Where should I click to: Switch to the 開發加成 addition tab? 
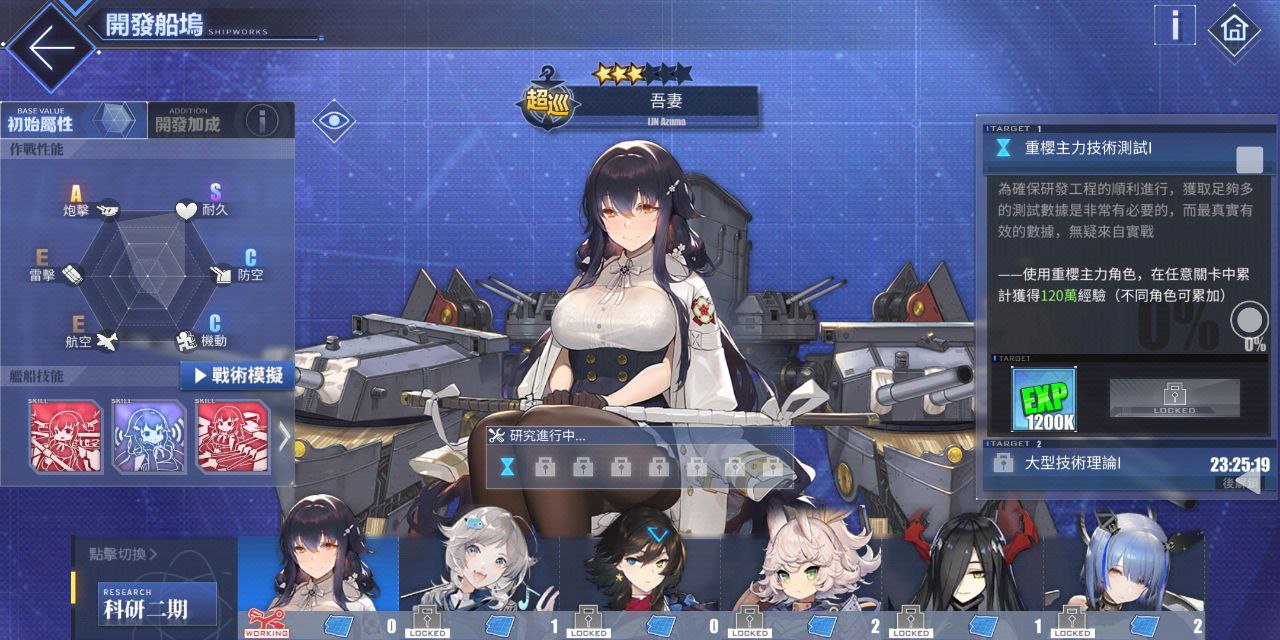coord(188,121)
